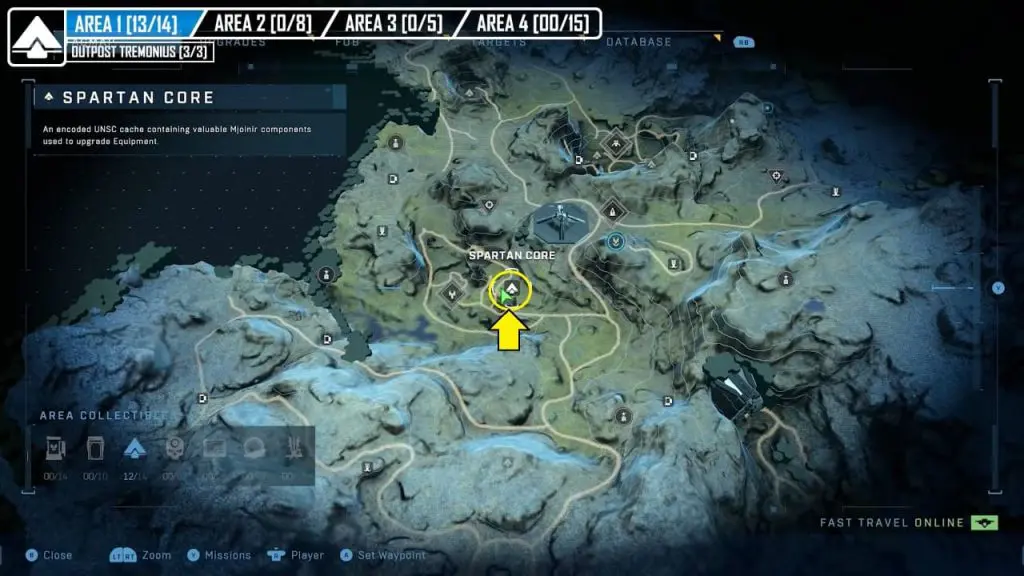Click the Spartan Core logo badge
This screenshot has width=1024, height=576.
pos(37,37)
